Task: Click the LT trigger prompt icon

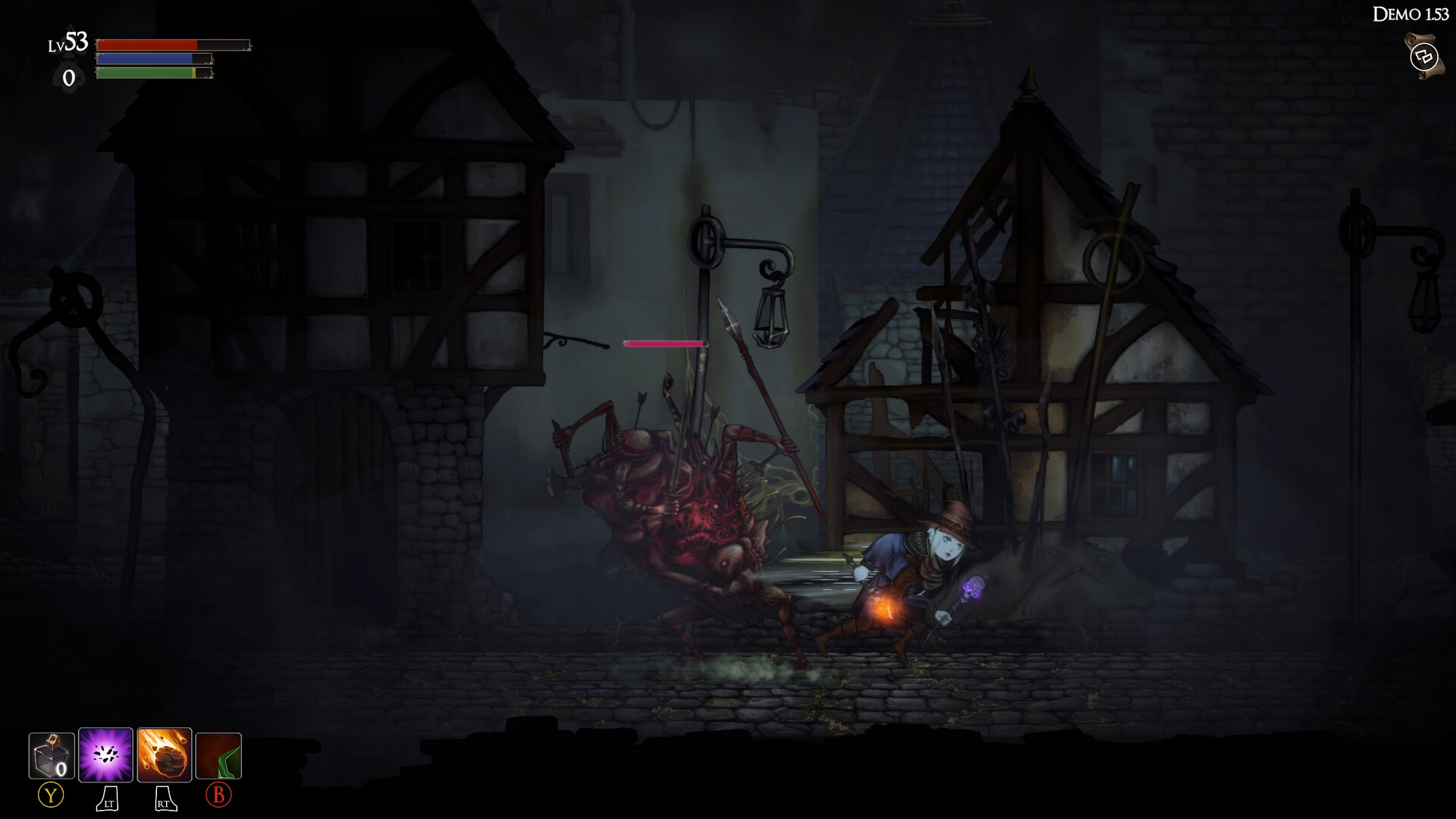Action: [106, 797]
